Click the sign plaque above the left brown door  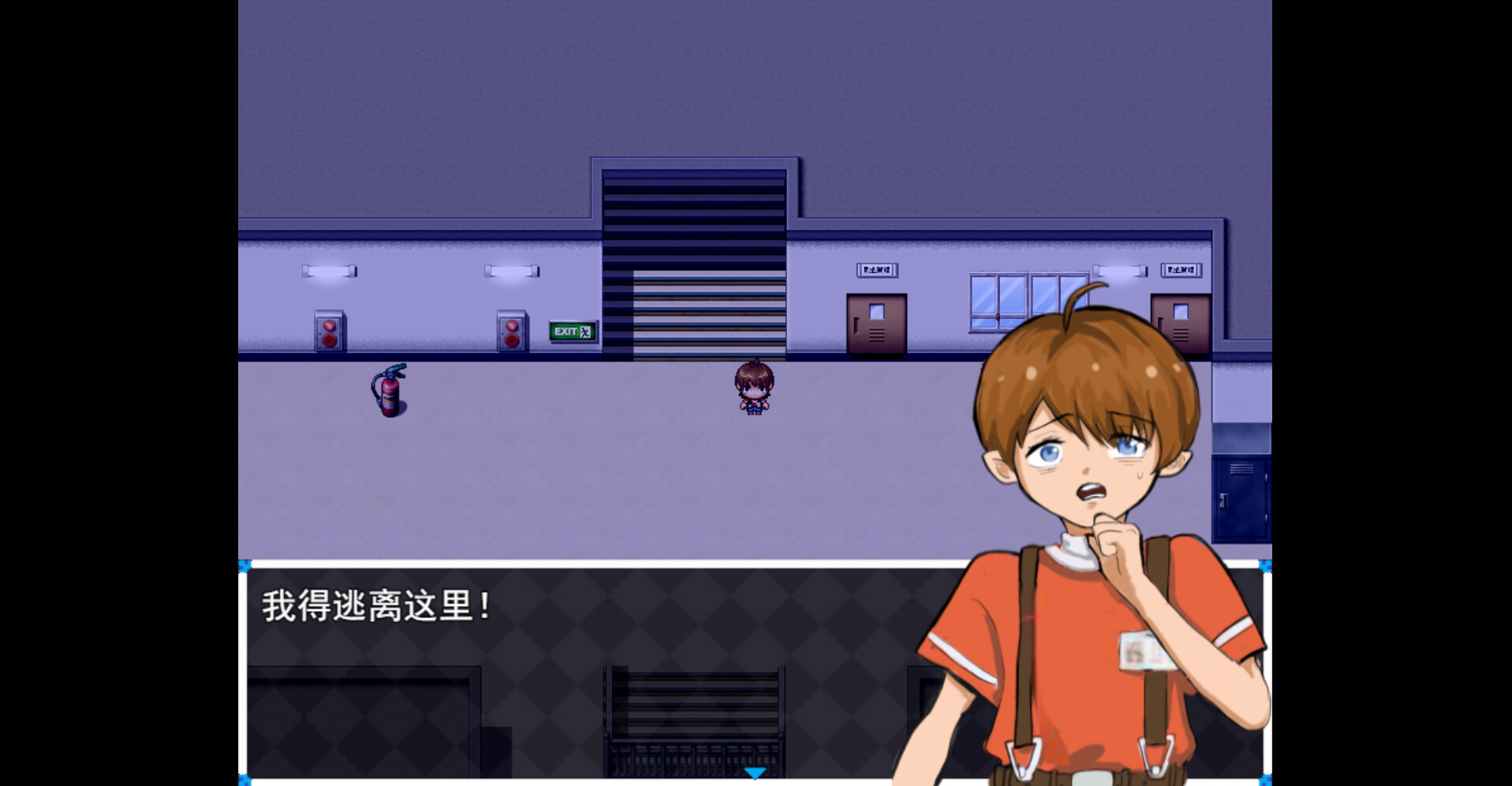coord(877,270)
